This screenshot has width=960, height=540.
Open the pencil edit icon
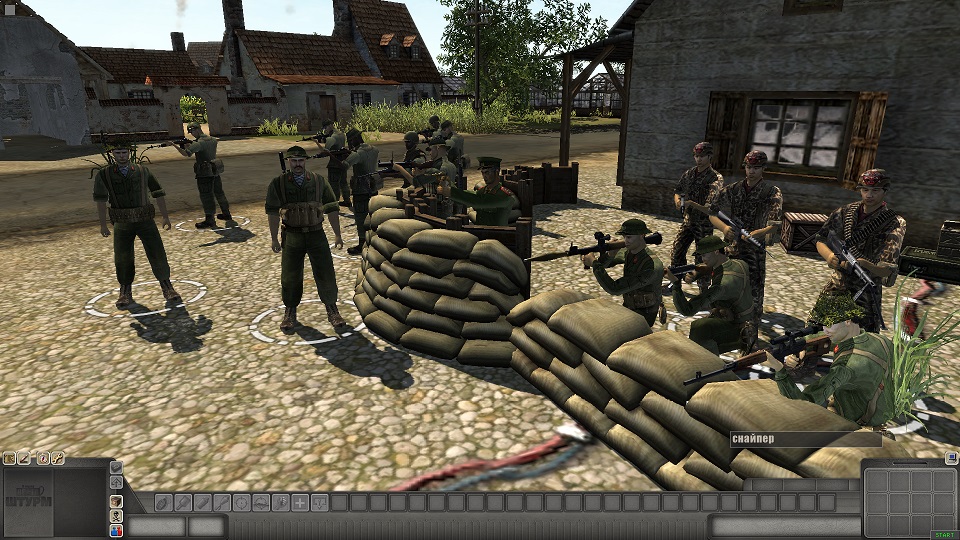26,458
